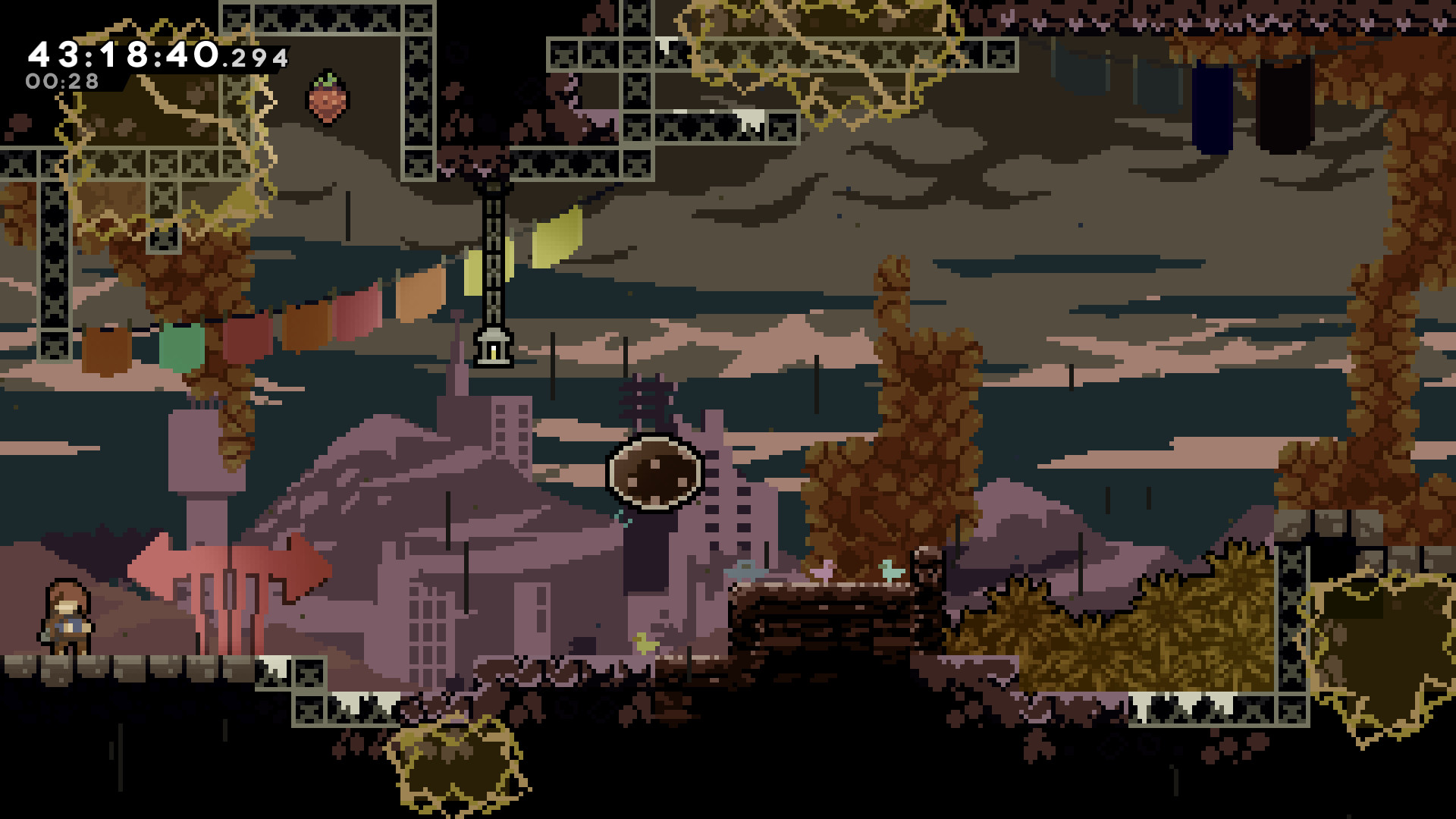1456x819 pixels.
Task: Click the hanging lantern below the crane
Action: (493, 351)
